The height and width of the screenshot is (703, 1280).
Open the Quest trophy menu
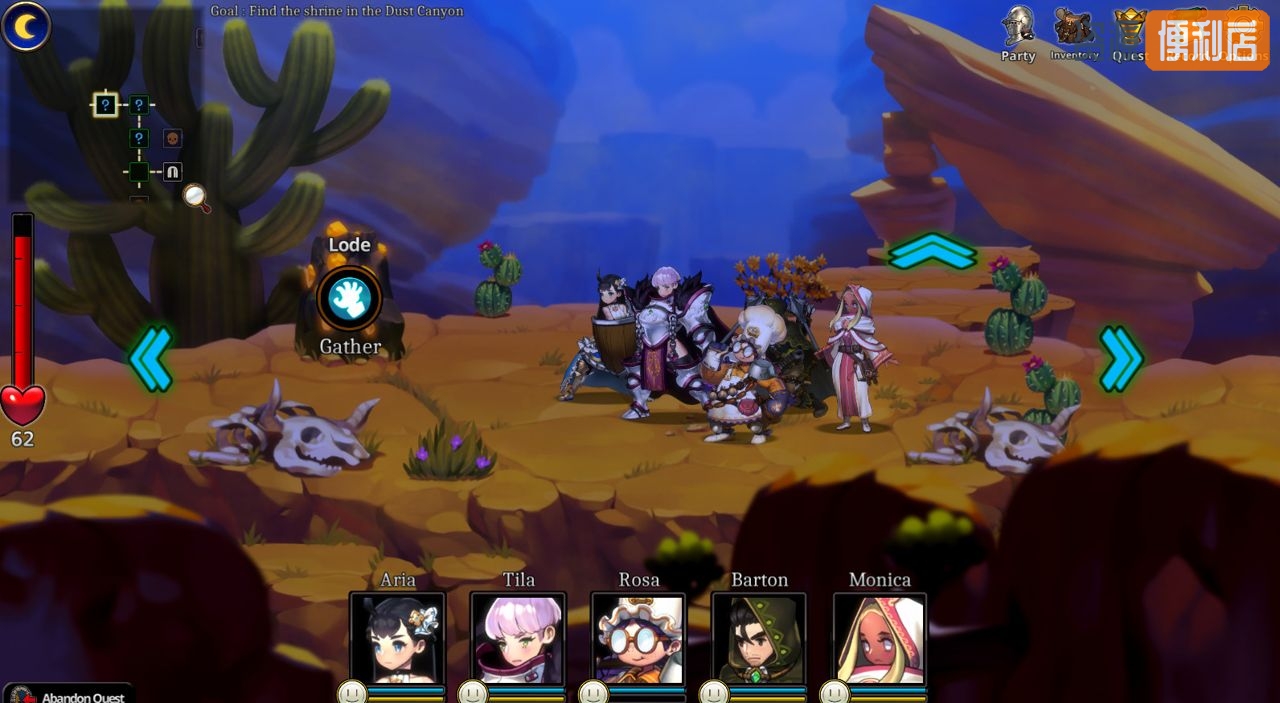pyautogui.click(x=1130, y=31)
